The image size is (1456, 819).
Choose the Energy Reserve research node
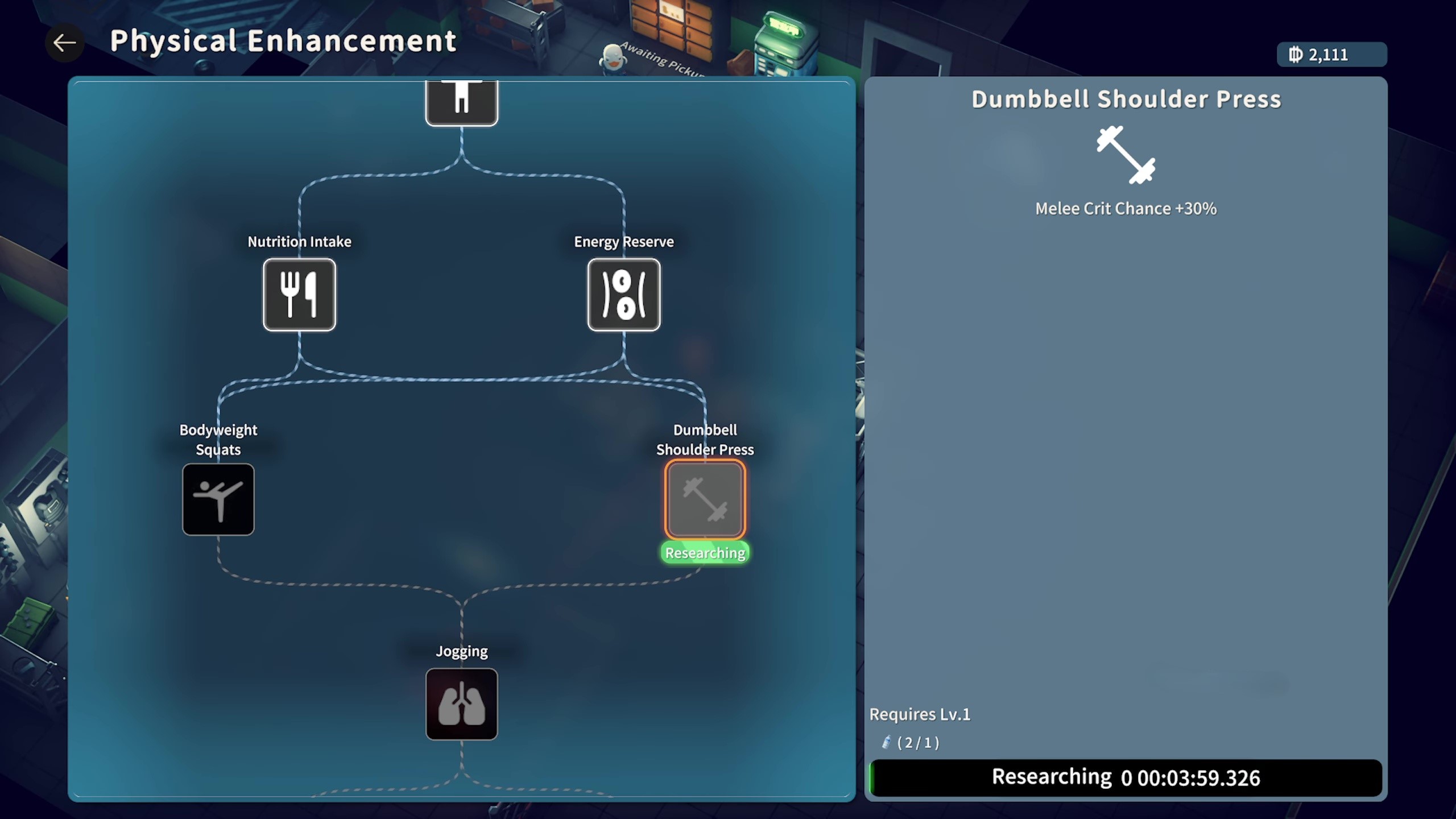[x=623, y=295]
